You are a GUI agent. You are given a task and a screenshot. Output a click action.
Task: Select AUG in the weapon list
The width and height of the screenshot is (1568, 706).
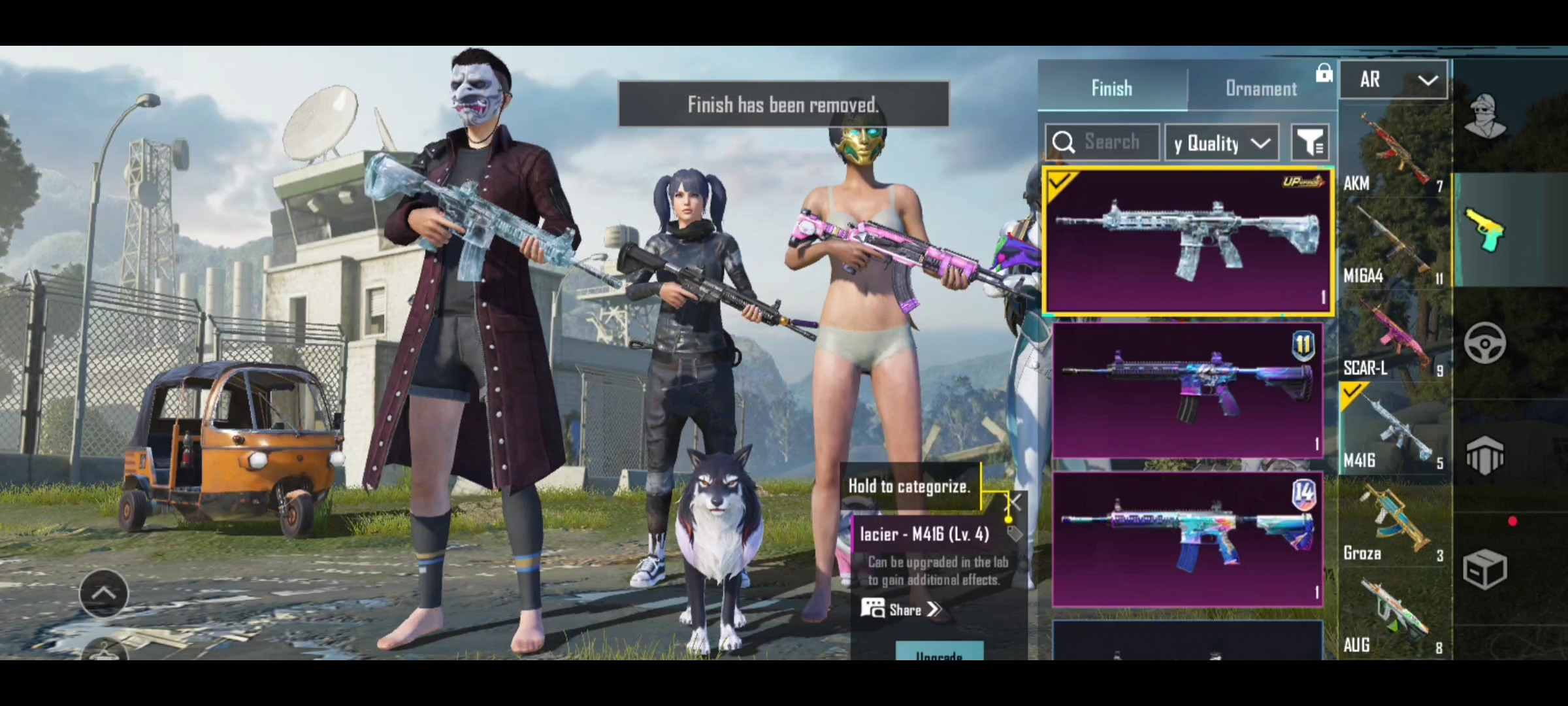(1394, 616)
